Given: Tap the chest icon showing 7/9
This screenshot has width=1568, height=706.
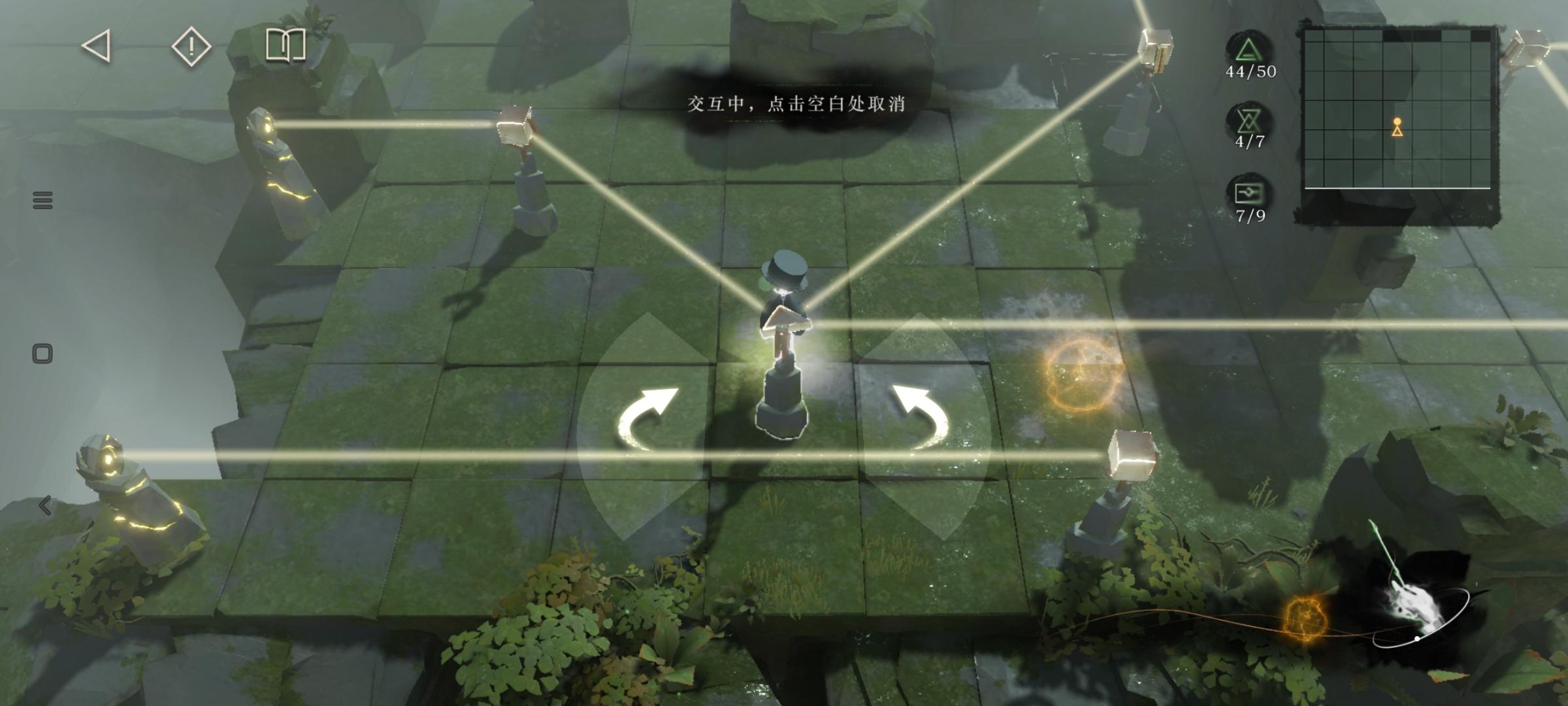Looking at the screenshot, I should pos(1249,194).
